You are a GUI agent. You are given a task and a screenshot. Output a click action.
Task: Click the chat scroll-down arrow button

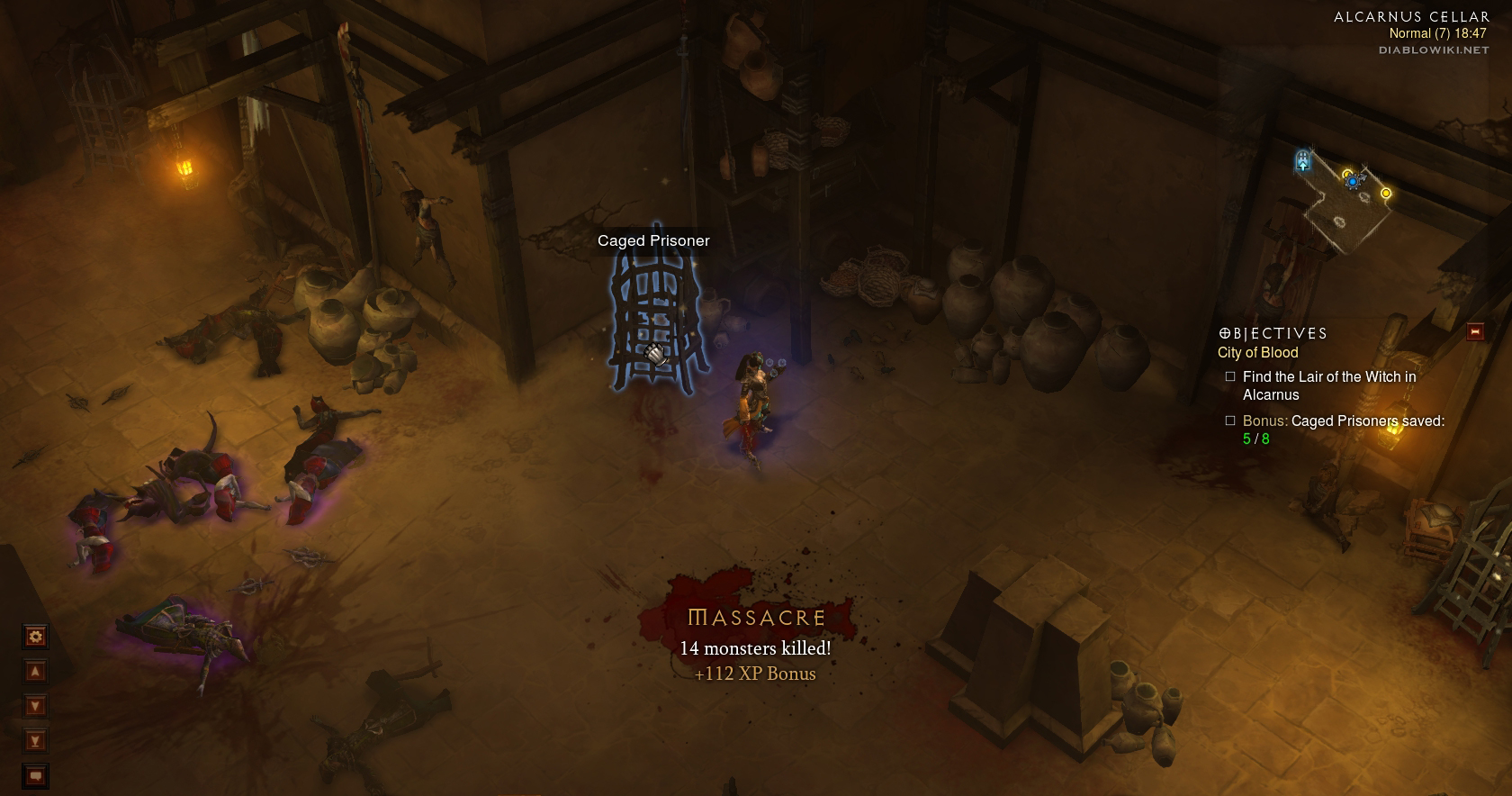click(35, 706)
